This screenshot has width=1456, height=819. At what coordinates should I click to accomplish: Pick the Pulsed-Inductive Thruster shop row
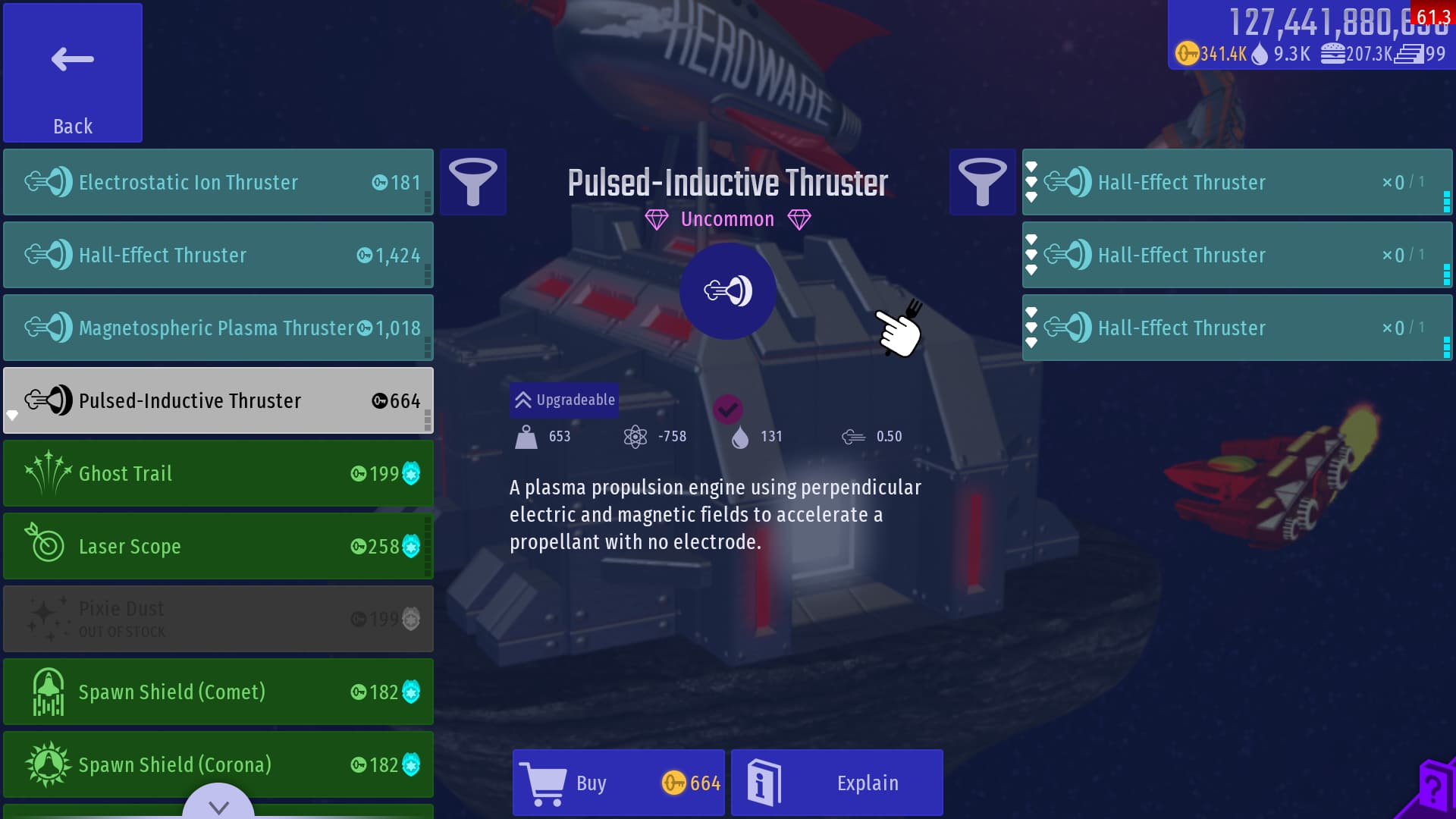coord(218,400)
